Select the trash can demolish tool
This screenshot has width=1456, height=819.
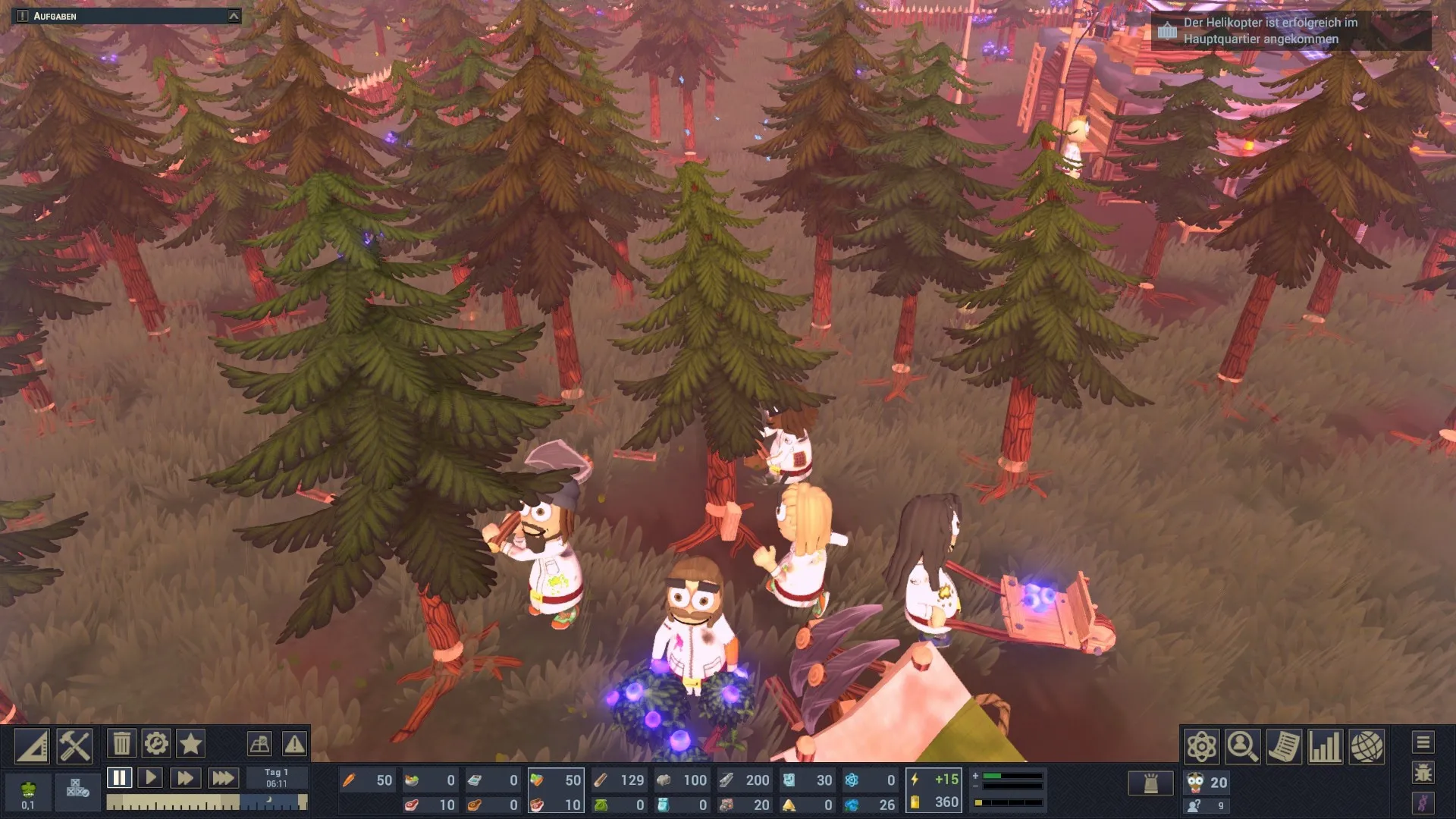[x=121, y=744]
